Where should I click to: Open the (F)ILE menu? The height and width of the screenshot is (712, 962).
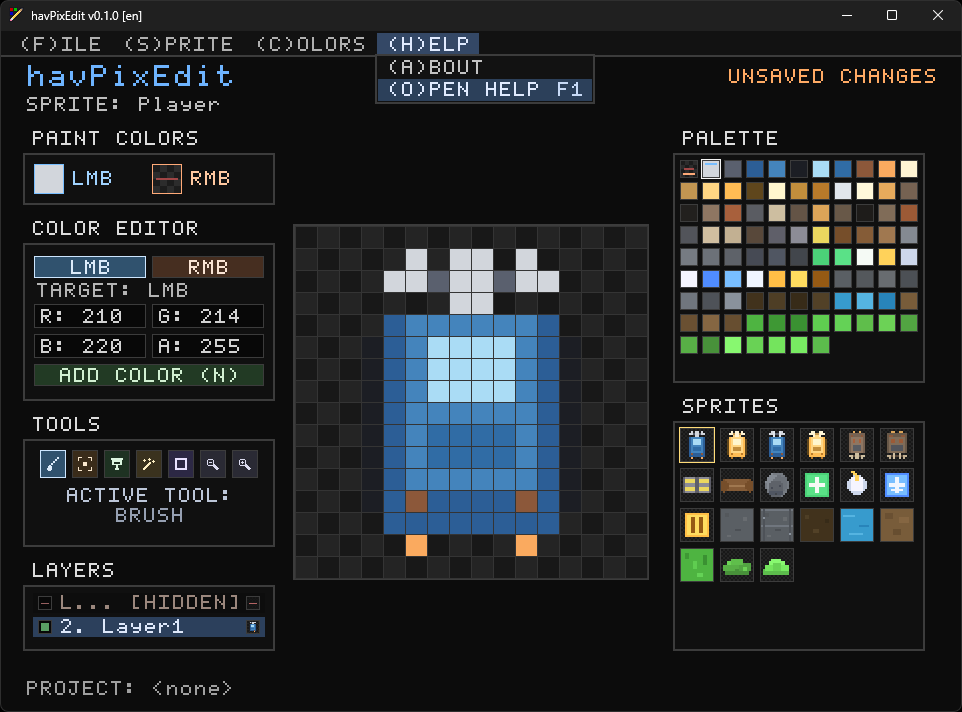click(61, 44)
